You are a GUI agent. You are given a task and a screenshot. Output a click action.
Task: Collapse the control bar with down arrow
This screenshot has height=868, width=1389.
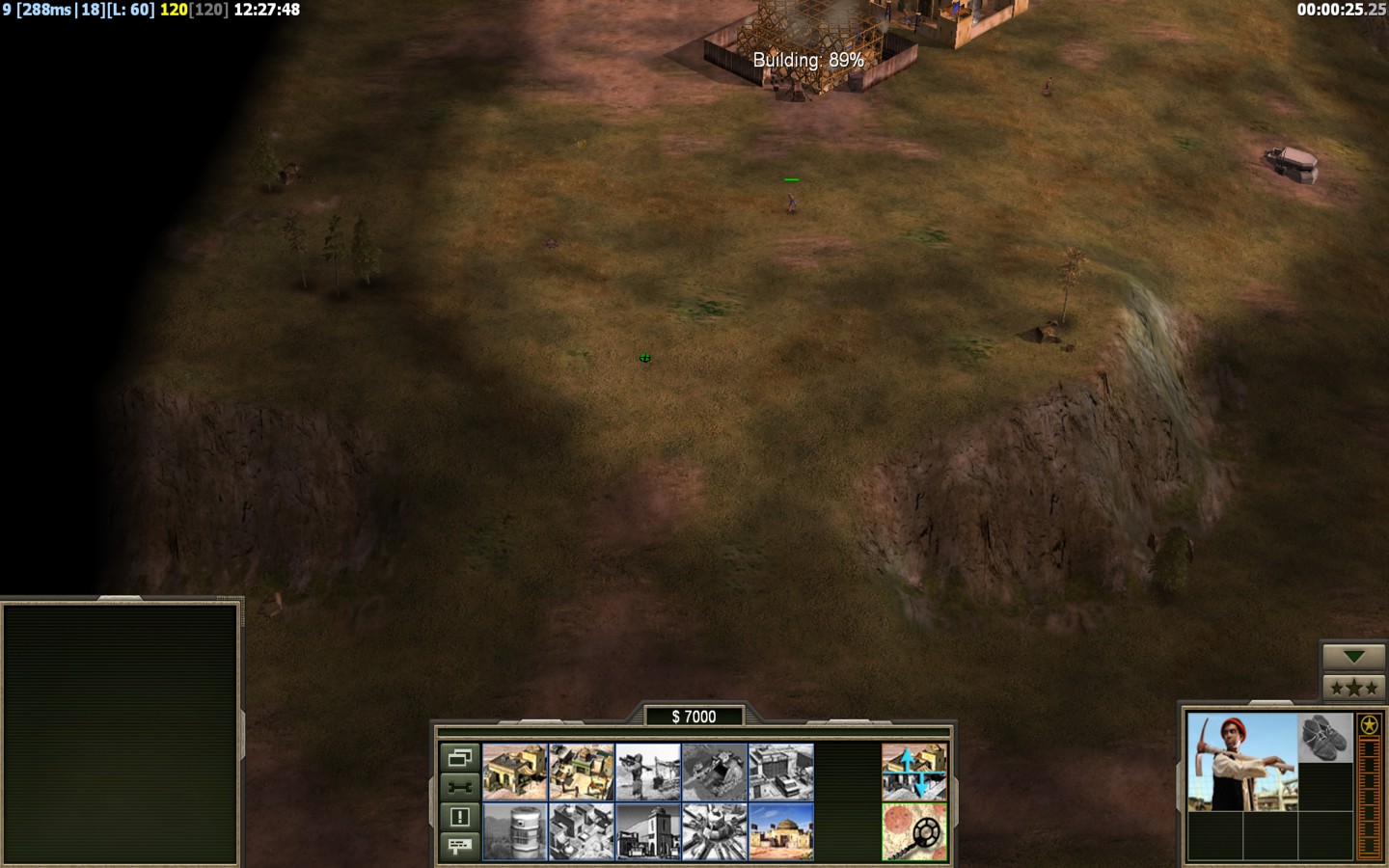tap(1353, 657)
